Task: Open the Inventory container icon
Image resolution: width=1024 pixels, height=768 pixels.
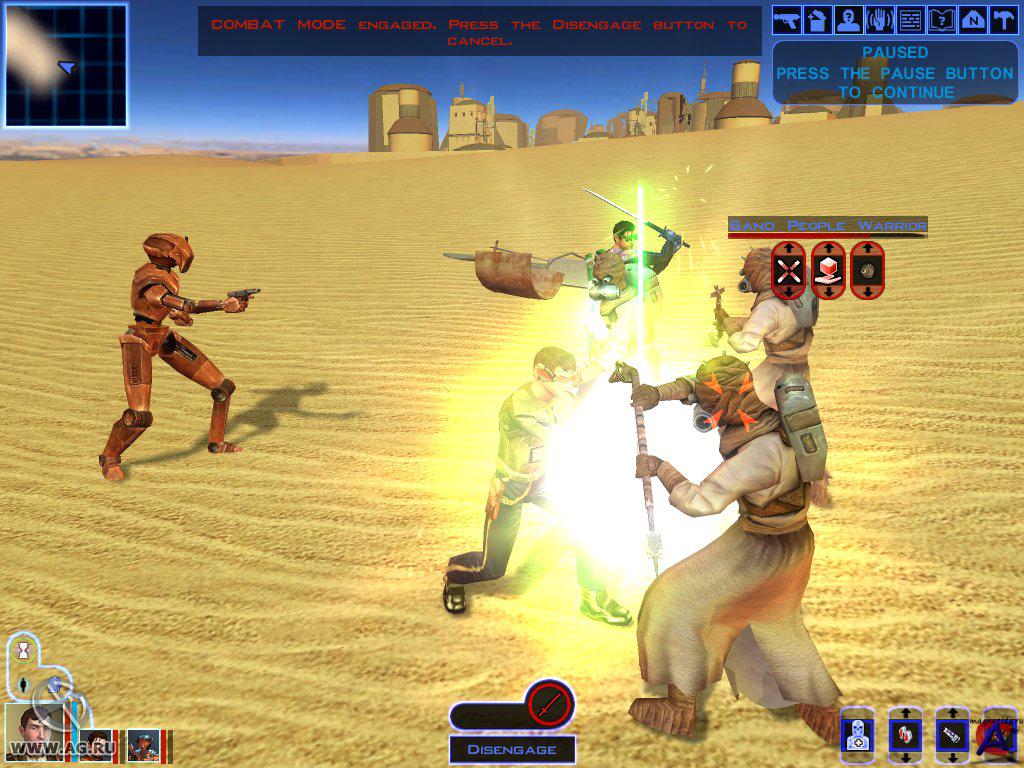Action: pos(818,19)
